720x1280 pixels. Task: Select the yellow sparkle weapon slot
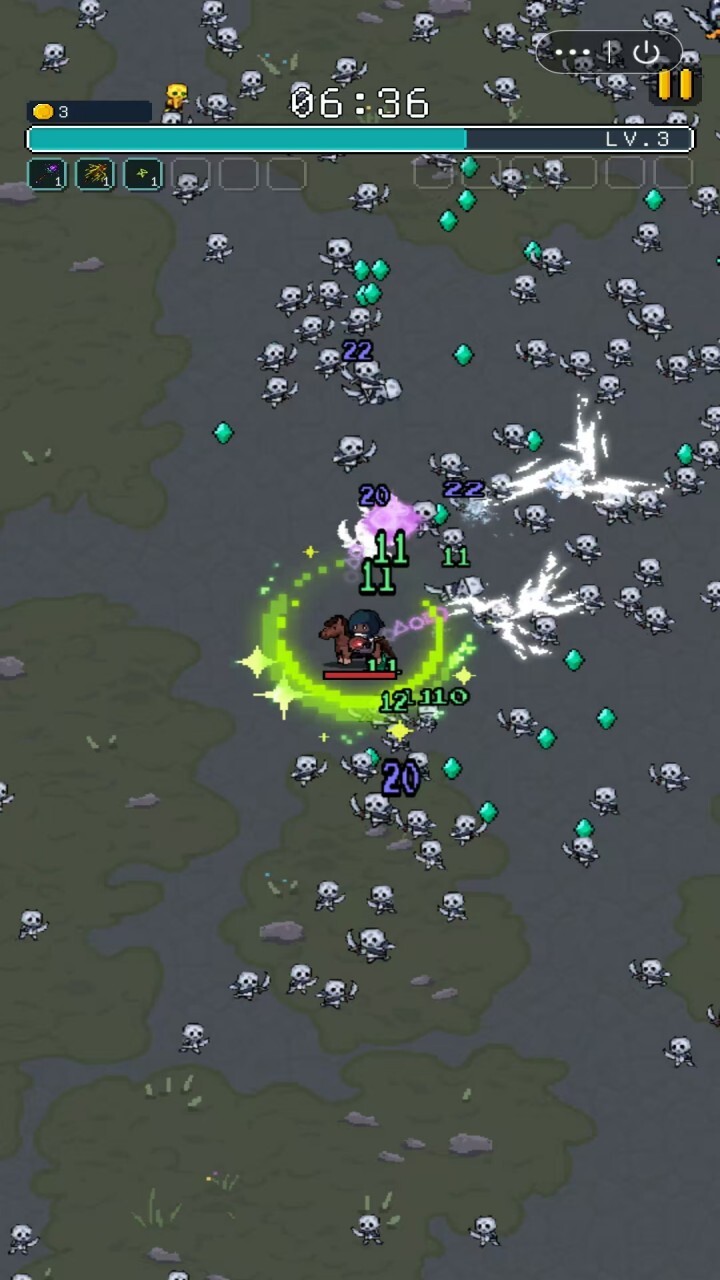pyautogui.click(x=143, y=174)
